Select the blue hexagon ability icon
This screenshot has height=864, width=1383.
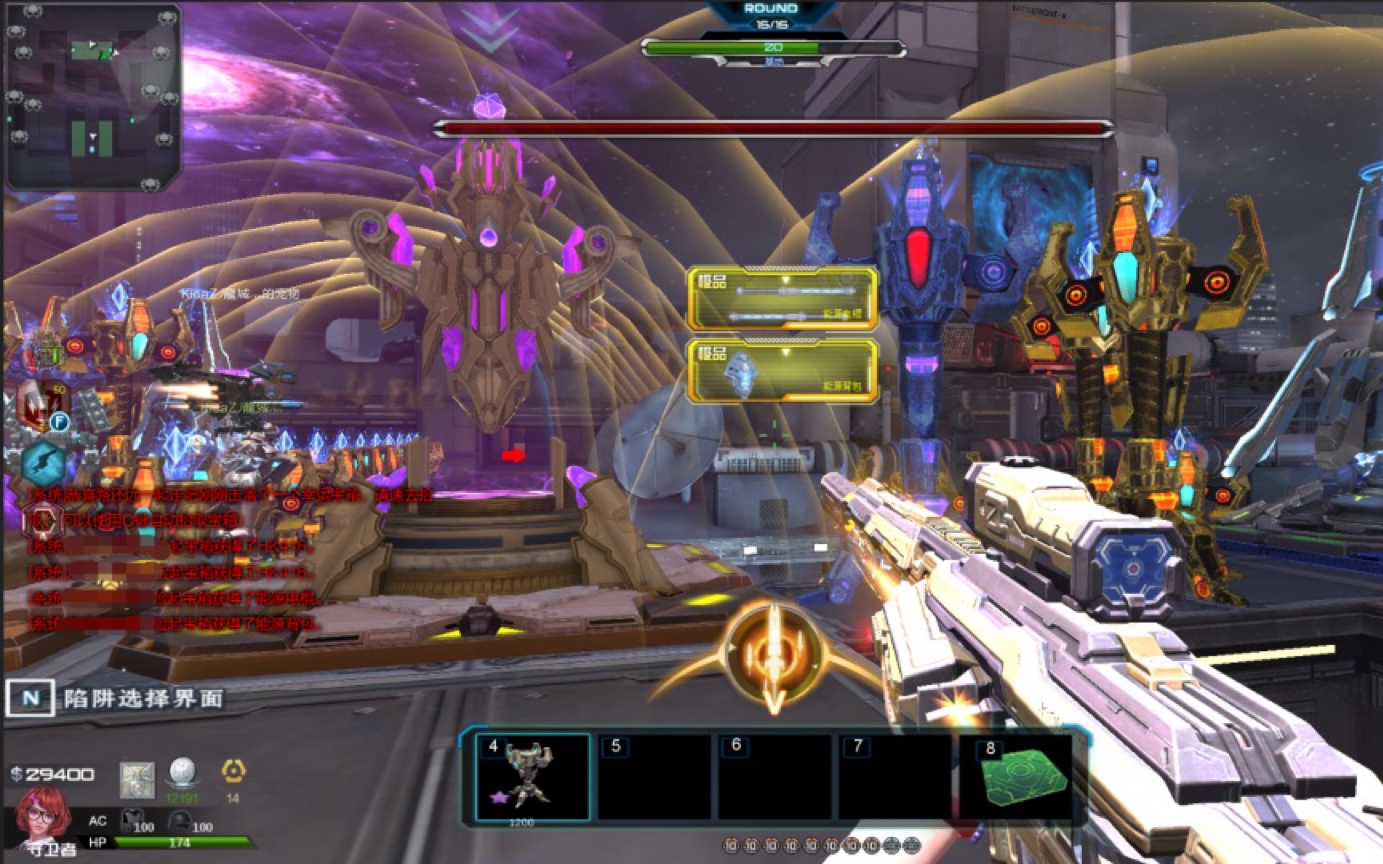coord(44,463)
